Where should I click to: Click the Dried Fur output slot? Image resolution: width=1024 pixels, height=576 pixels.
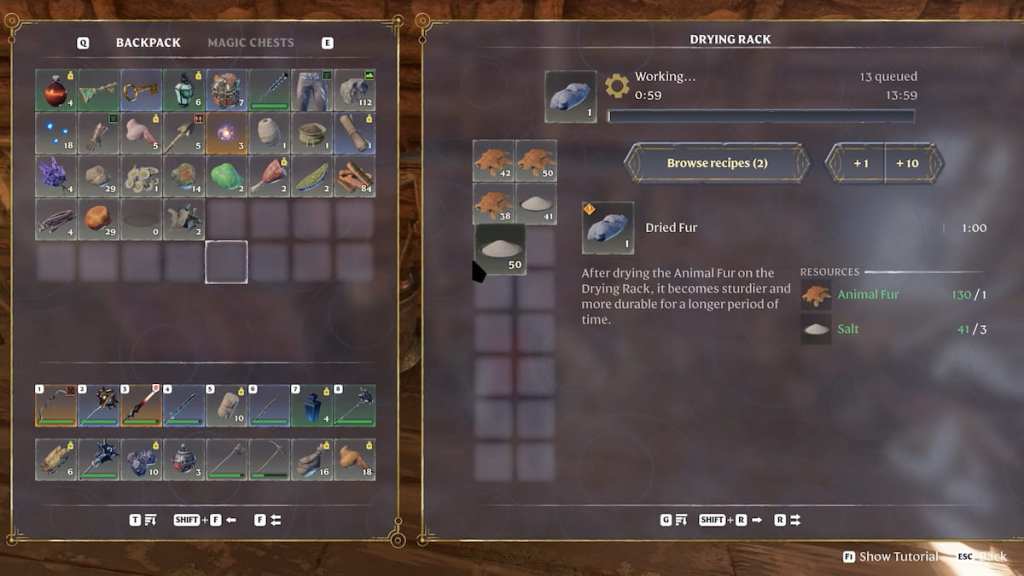coord(571,97)
